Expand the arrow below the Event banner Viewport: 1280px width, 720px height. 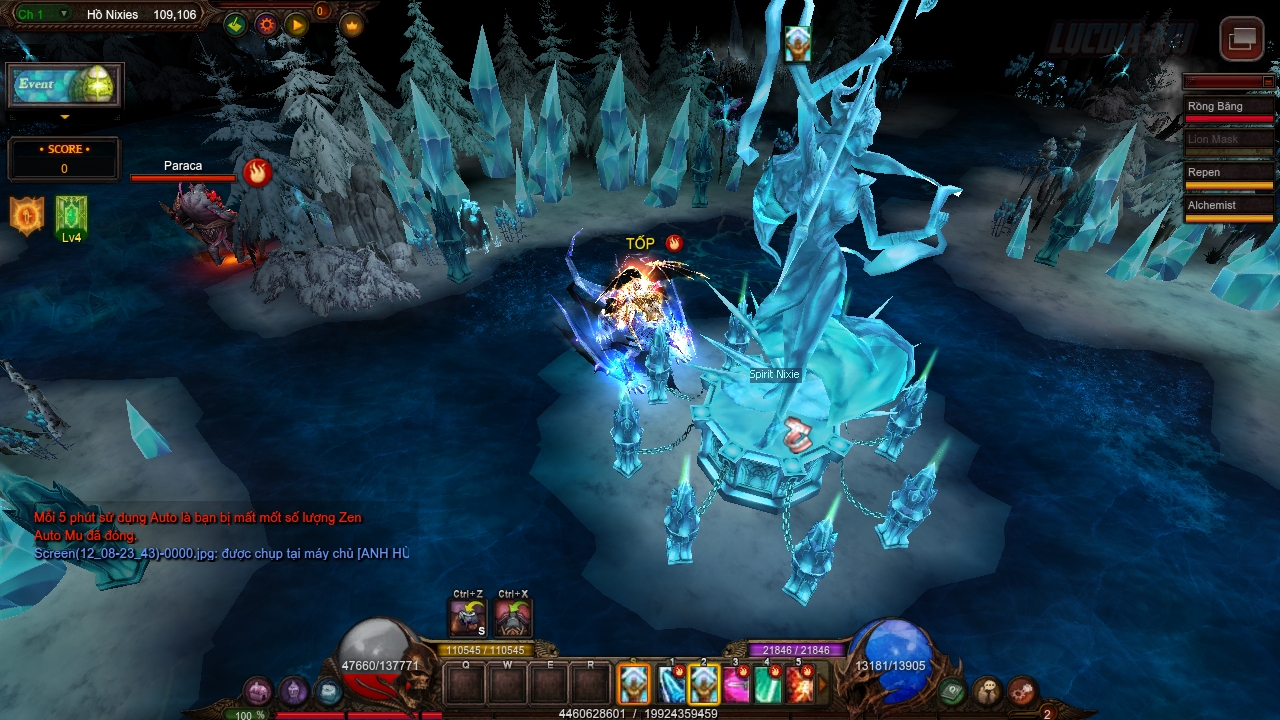[x=65, y=117]
